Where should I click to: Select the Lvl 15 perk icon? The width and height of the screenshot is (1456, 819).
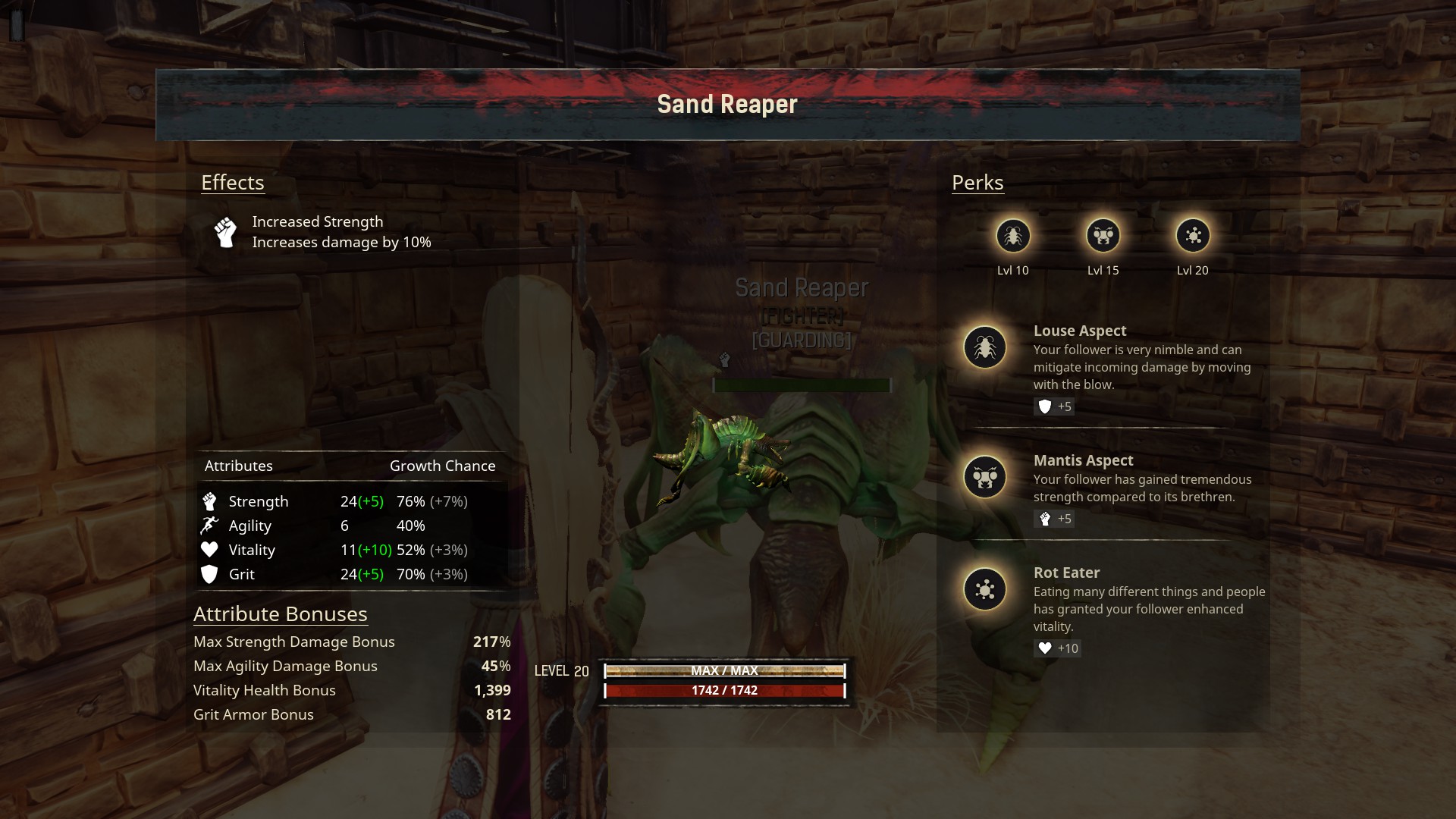[1103, 236]
